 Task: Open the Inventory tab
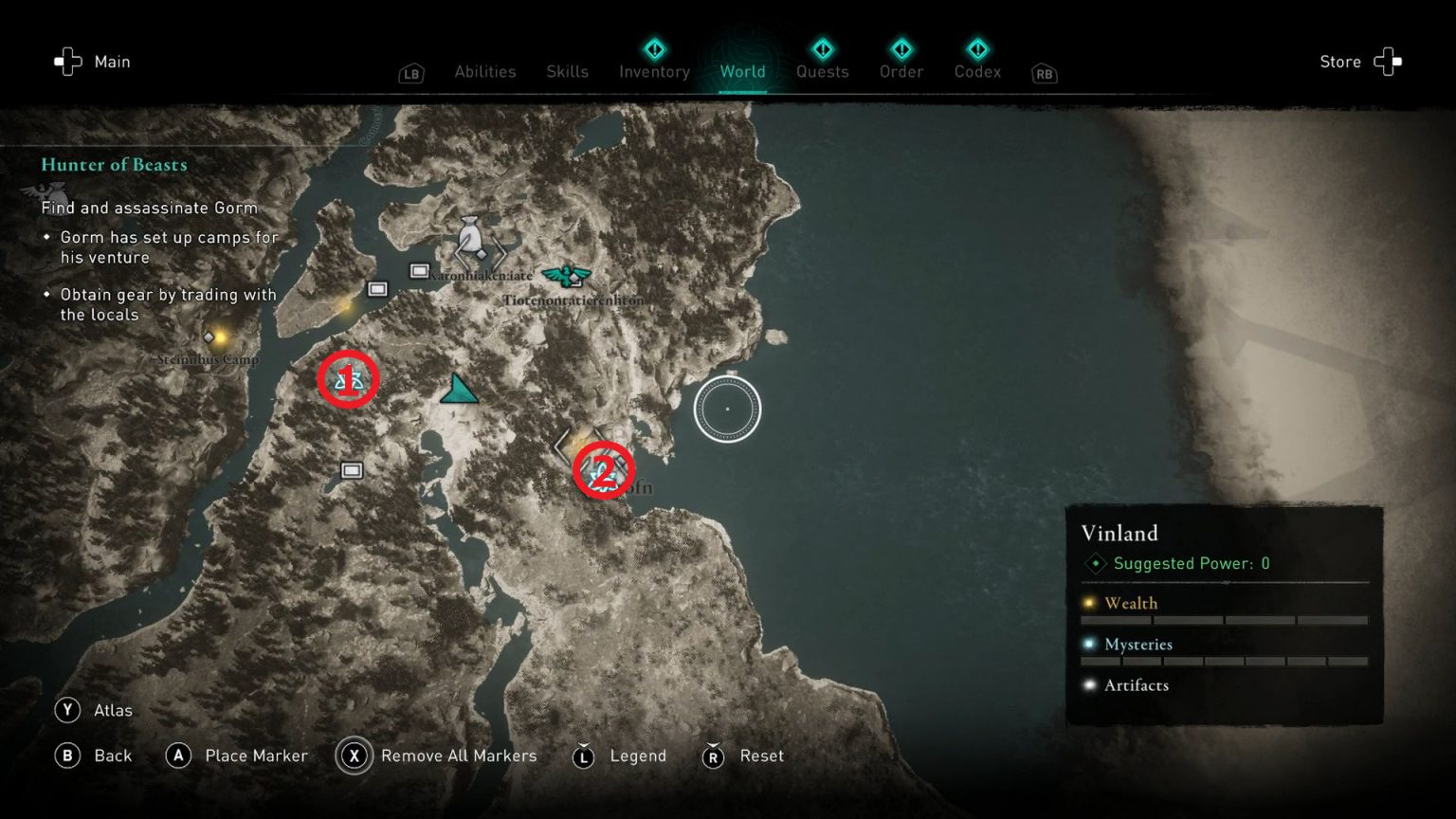click(x=653, y=71)
